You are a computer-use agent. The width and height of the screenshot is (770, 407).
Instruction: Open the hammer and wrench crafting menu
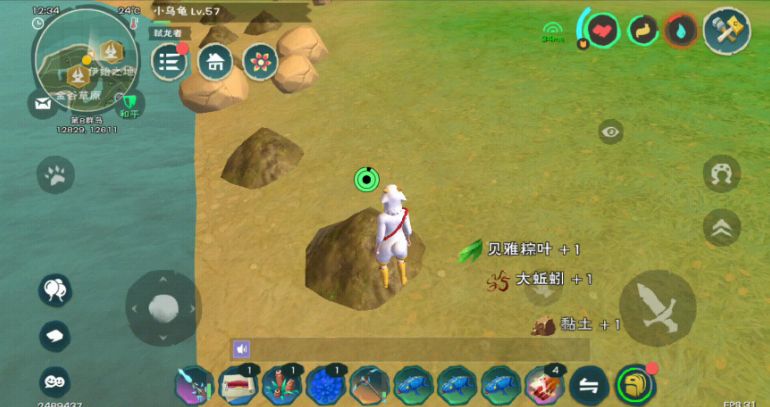(x=726, y=30)
